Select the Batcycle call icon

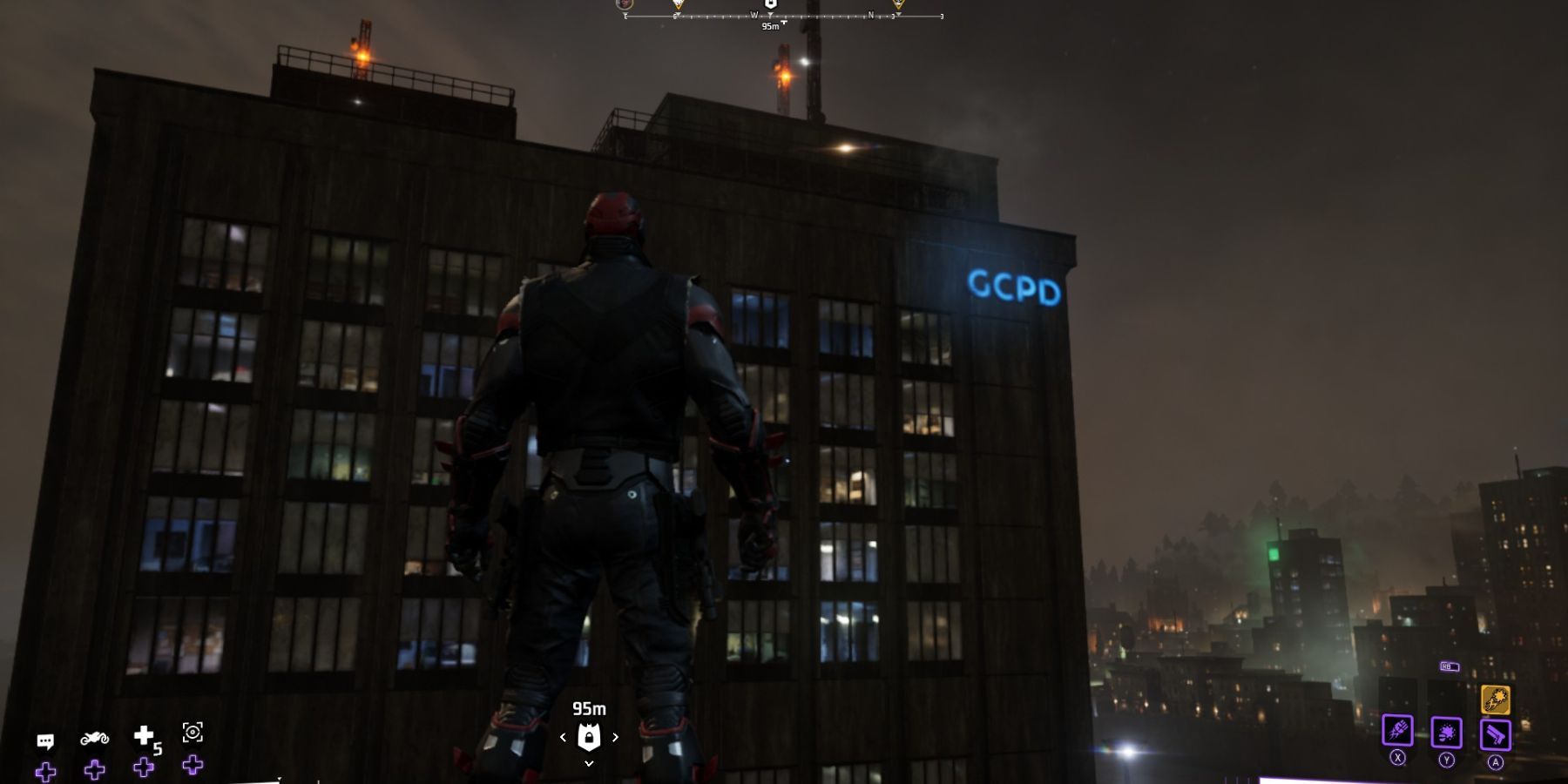pyautogui.click(x=96, y=739)
